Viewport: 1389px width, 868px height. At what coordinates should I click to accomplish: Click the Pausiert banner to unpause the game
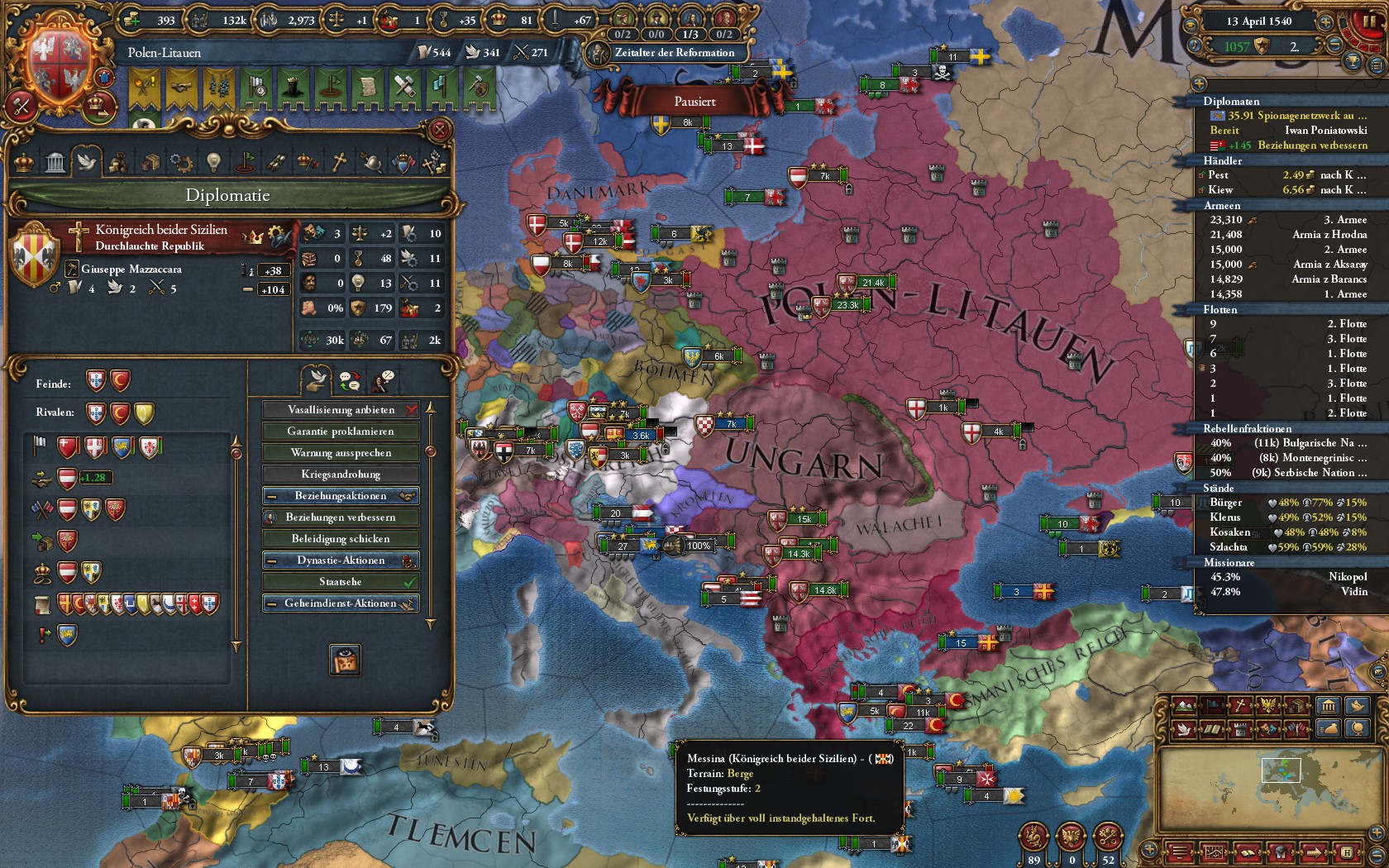[x=697, y=102]
